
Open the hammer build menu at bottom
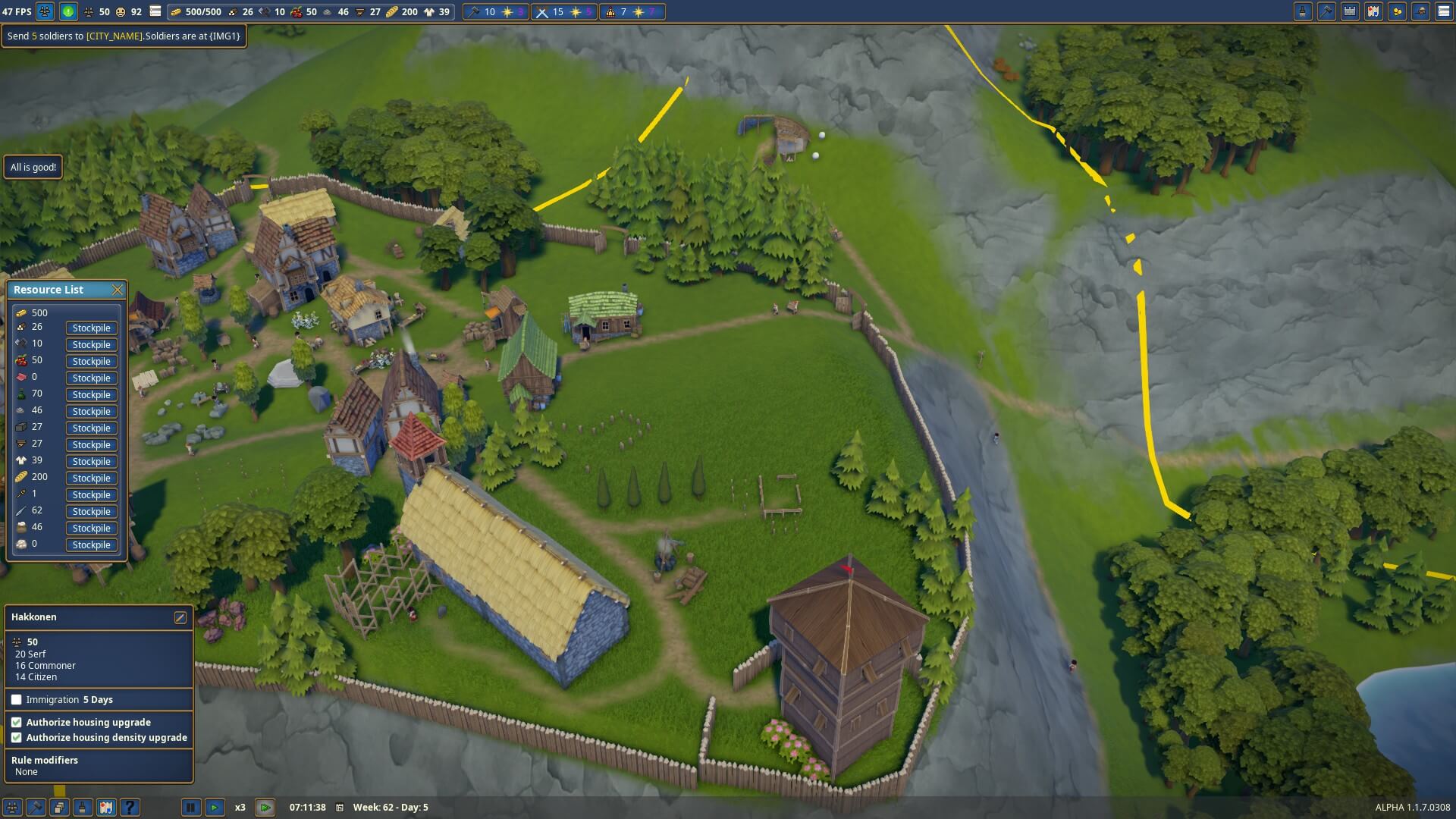coord(36,808)
